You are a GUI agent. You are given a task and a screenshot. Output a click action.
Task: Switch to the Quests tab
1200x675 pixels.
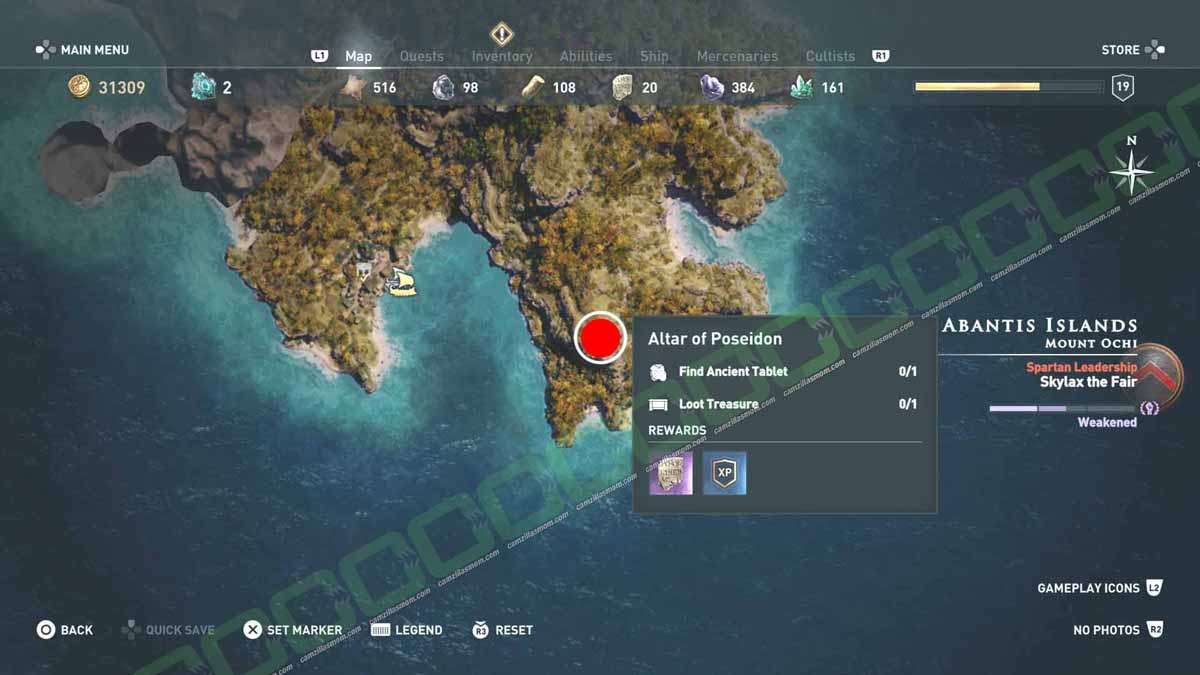421,56
